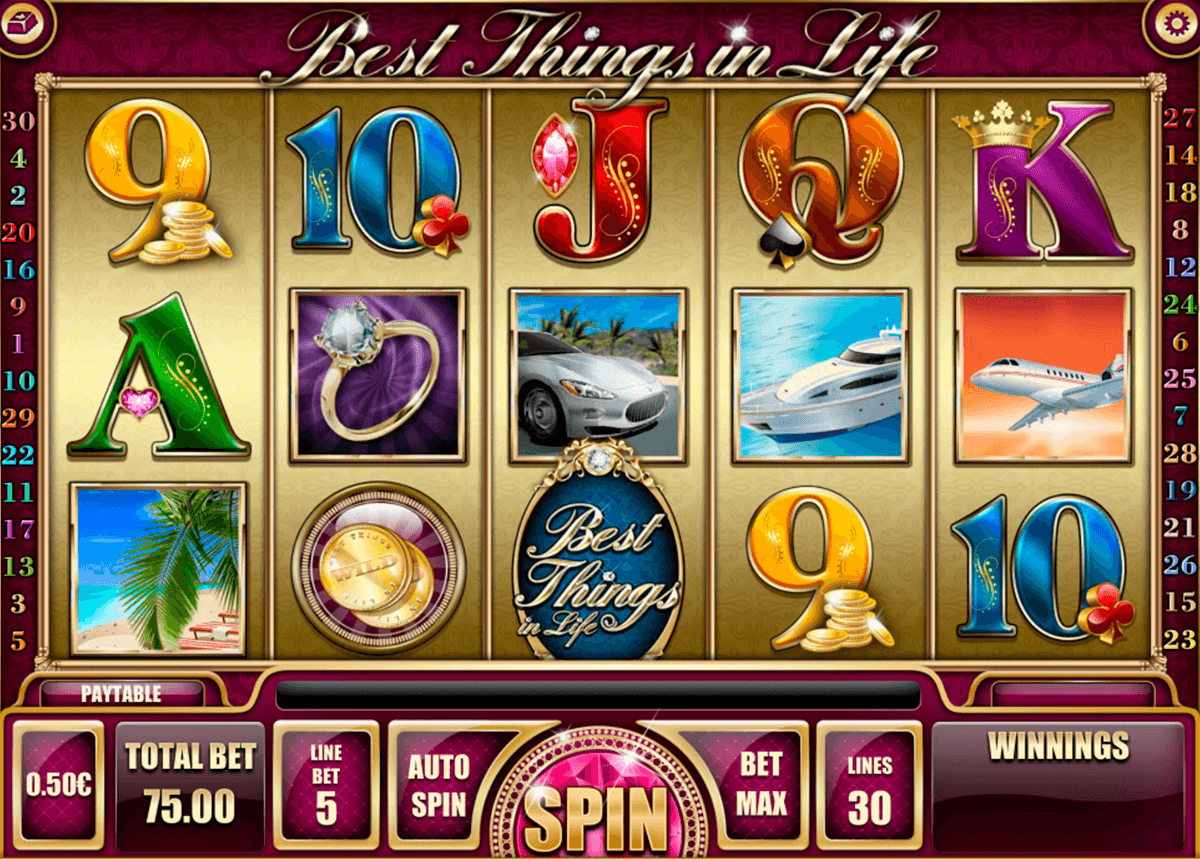Viewport: 1200px width, 860px height.
Task: Change the 0.50€ coin value
Action: [x=58, y=785]
